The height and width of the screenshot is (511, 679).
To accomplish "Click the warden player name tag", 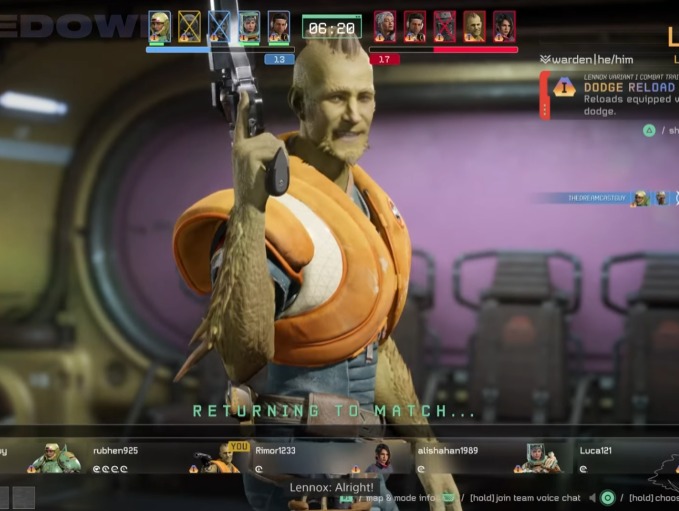I will pyautogui.click(x=588, y=60).
